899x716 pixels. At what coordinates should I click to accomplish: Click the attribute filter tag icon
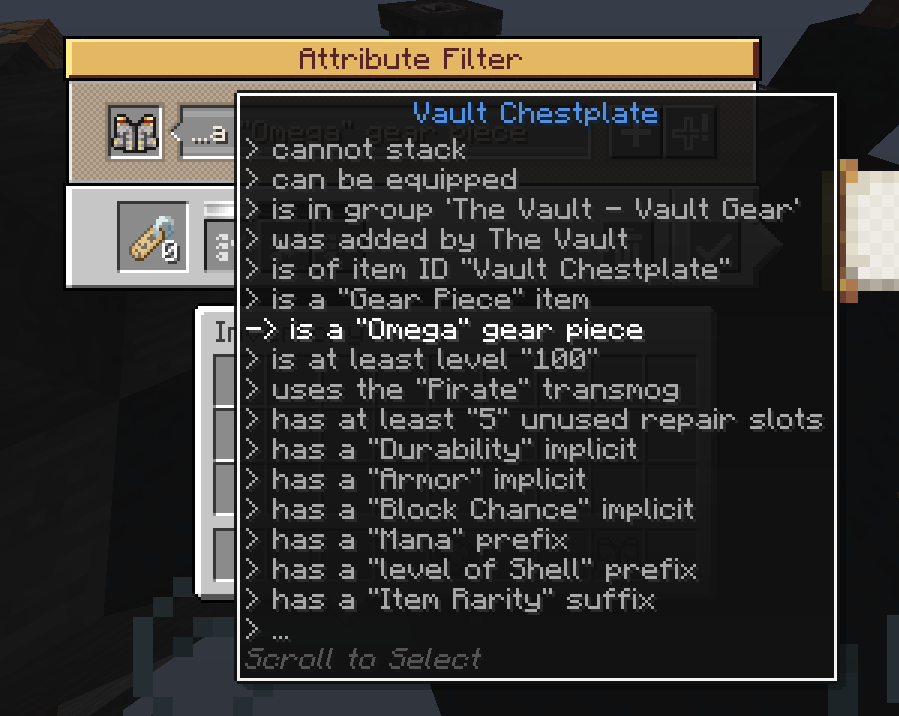tap(153, 237)
